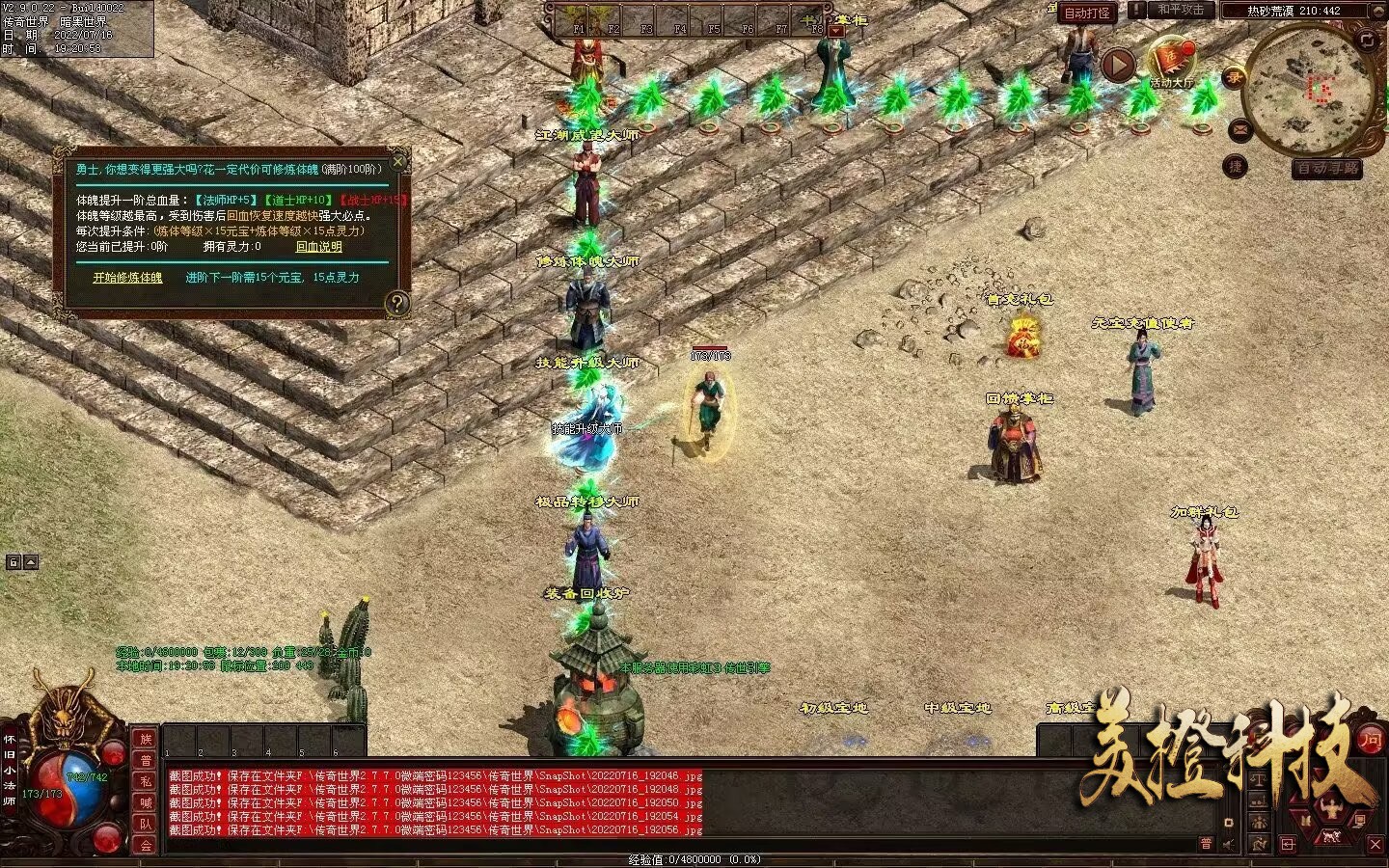1389x868 pixels.
Task: Open the 捷 shortcut button
Action: [x=1235, y=167]
